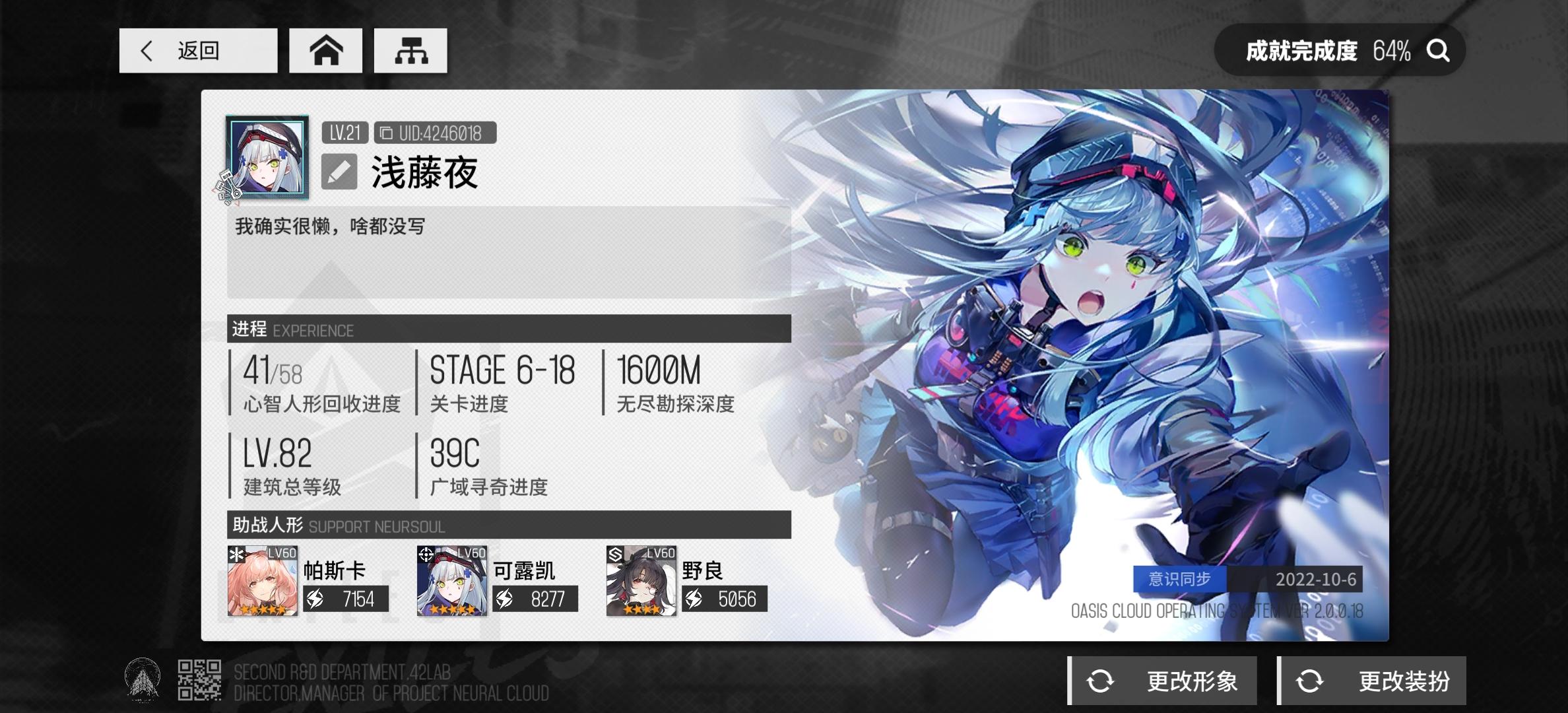The image size is (1568, 713).
Task: Click the achievement search magnifier icon
Action: click(x=1437, y=50)
